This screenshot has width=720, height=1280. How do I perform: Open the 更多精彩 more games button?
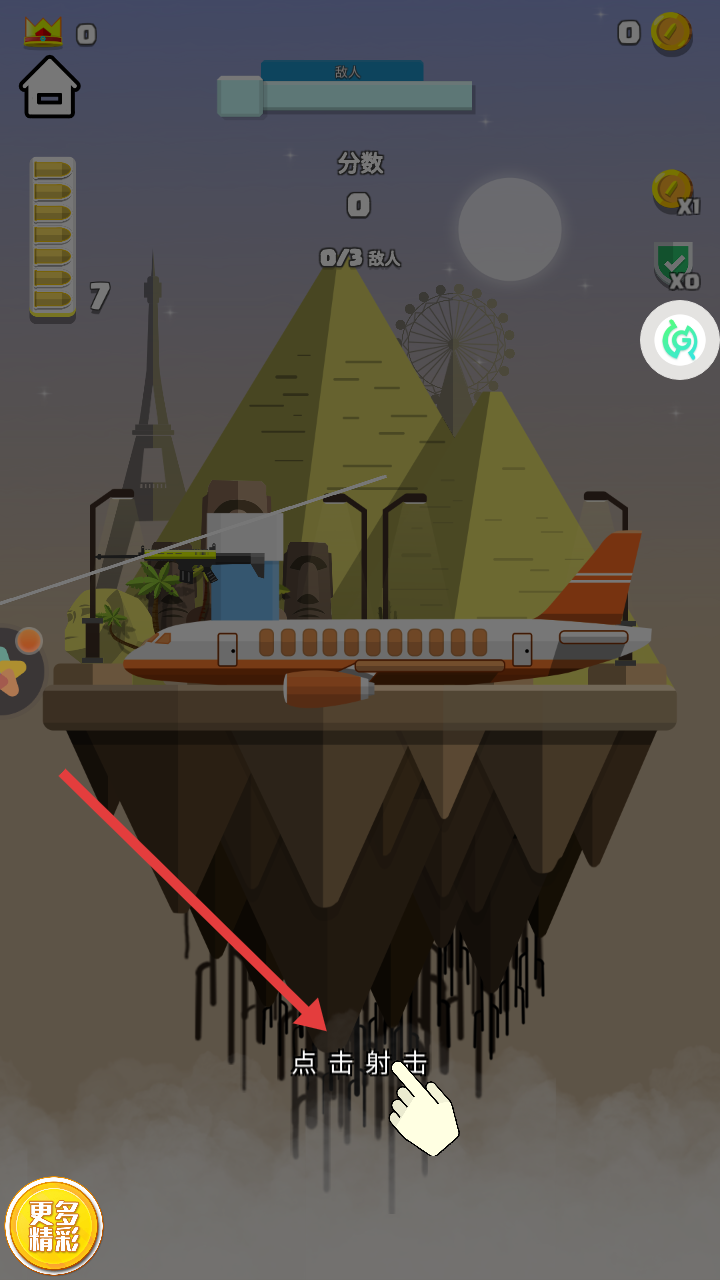tap(54, 1226)
